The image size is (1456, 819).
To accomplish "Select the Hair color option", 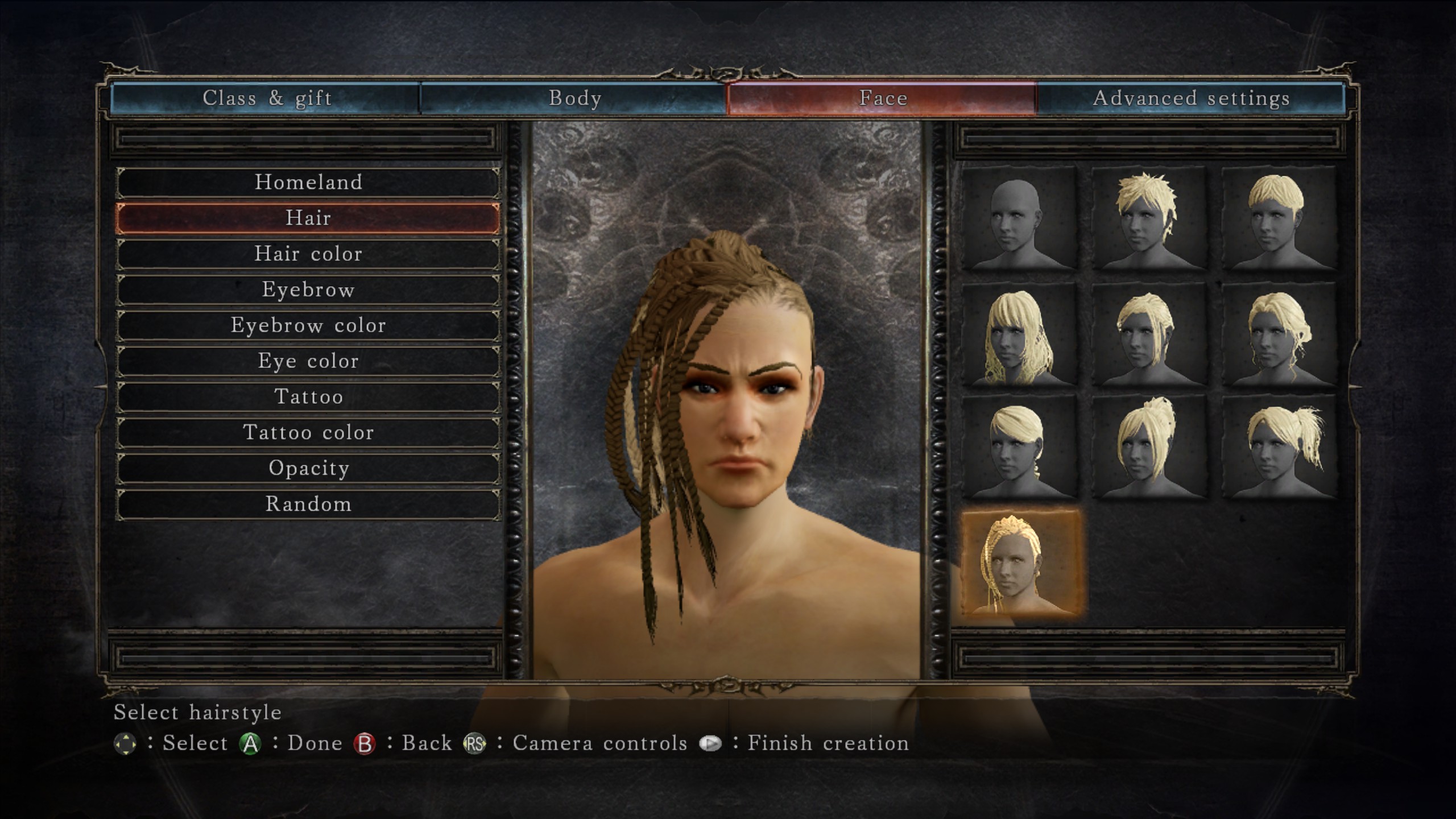I will pos(309,254).
